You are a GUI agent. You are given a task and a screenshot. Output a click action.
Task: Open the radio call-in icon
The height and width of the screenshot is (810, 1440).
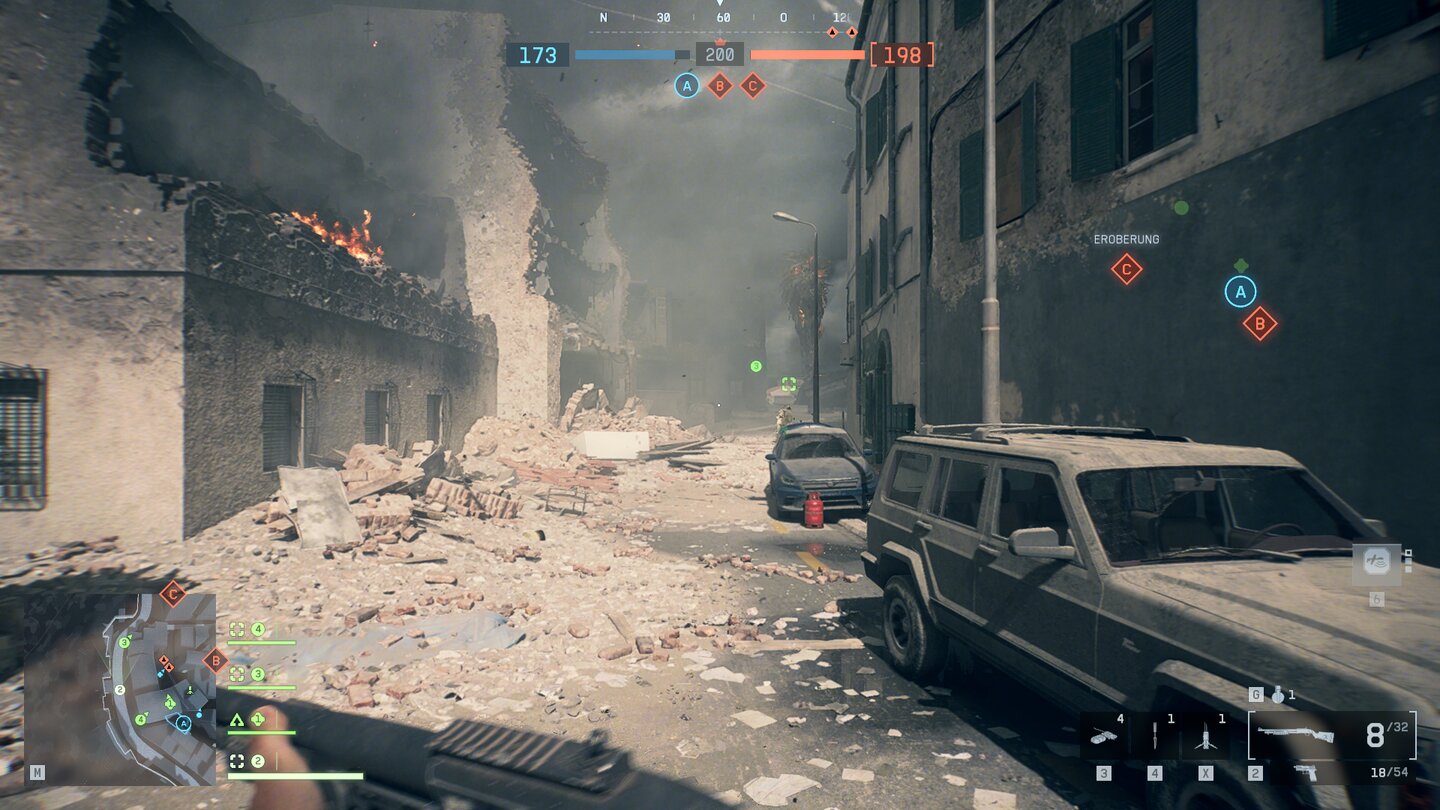[x=1376, y=563]
